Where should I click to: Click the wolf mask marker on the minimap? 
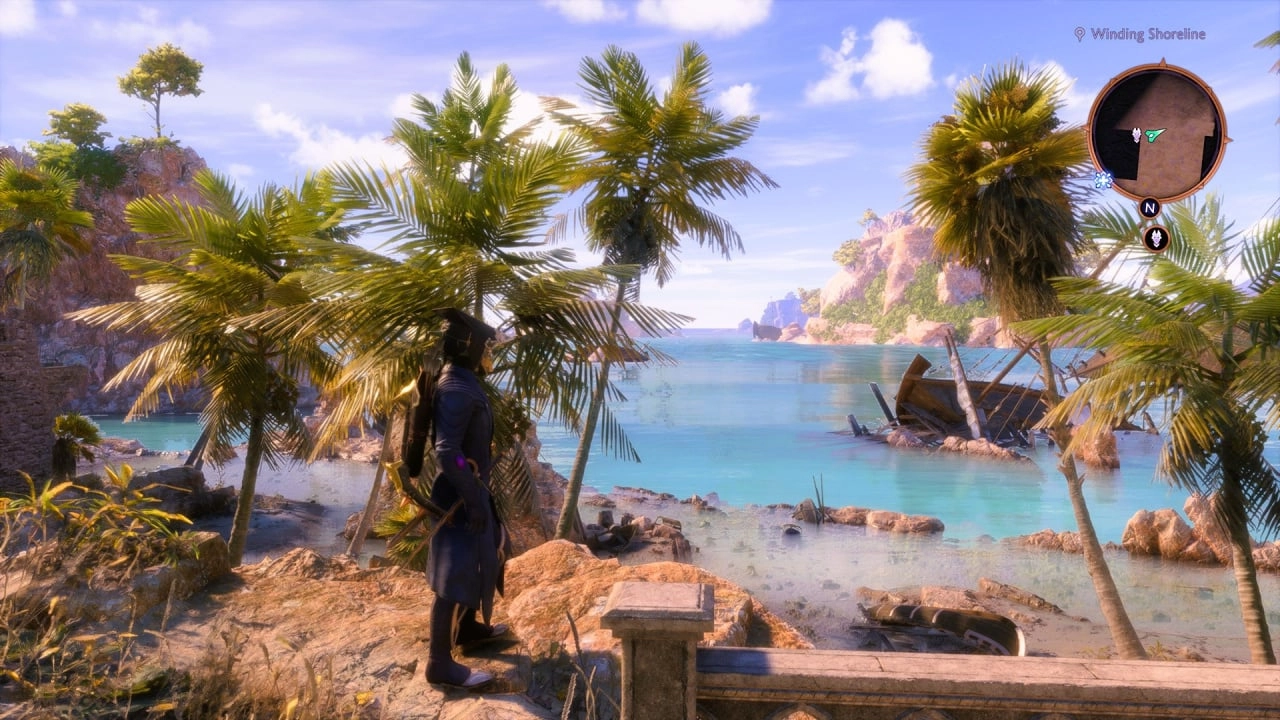coord(1136,134)
